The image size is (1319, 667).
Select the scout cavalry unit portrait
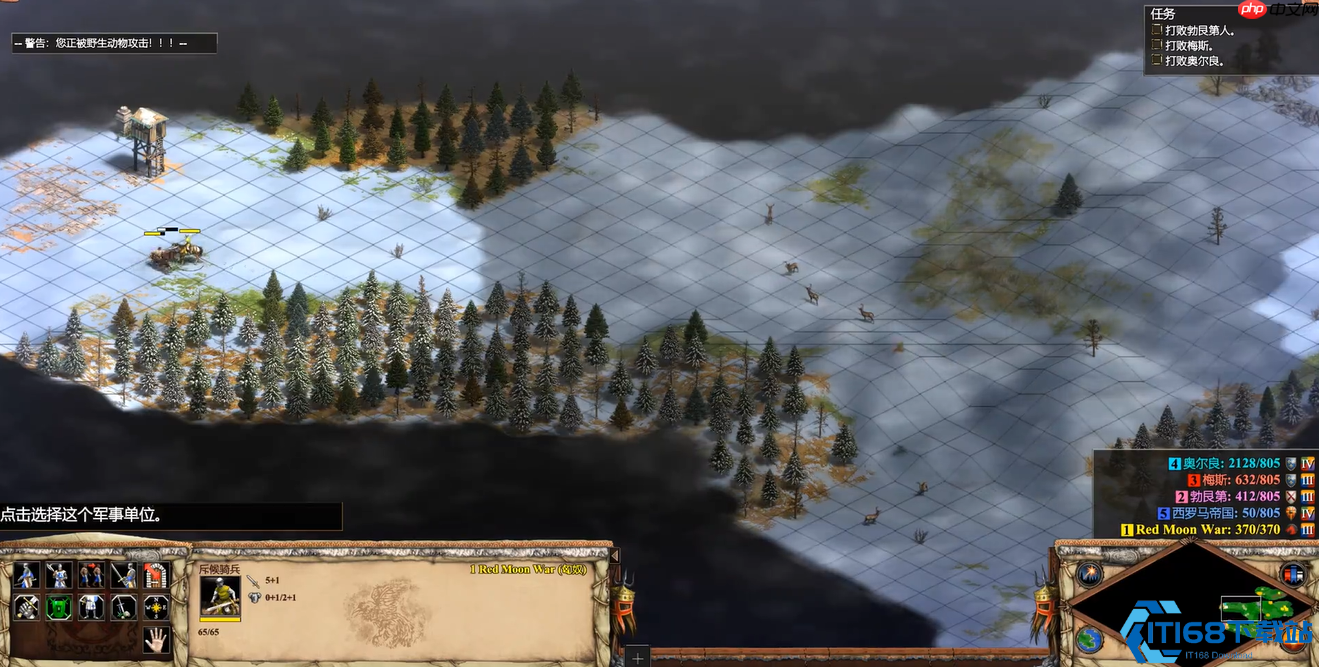click(x=220, y=596)
